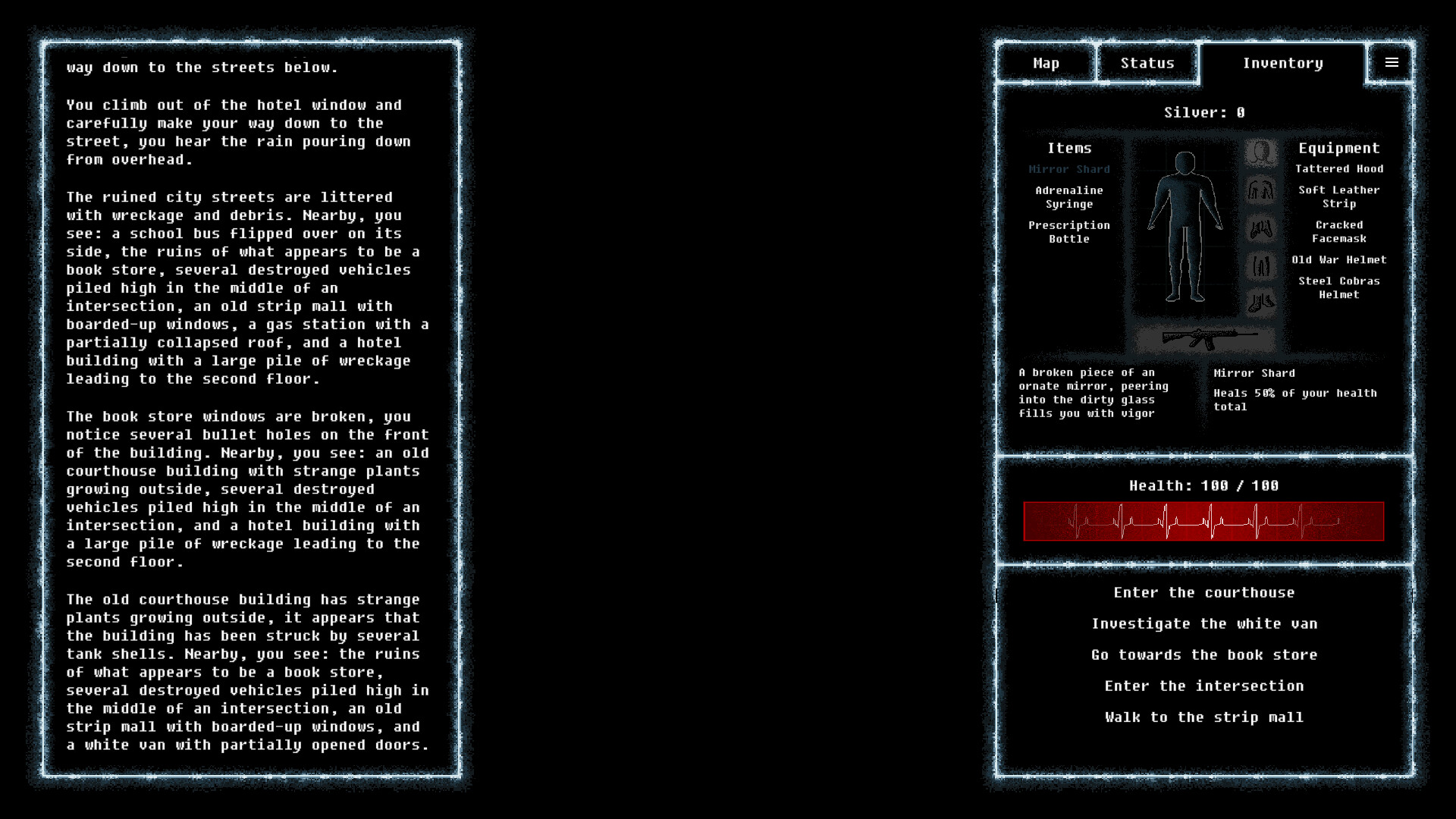Screen dimensions: 1456x819
Task: Switch to the Status tab
Action: pyautogui.click(x=1147, y=63)
